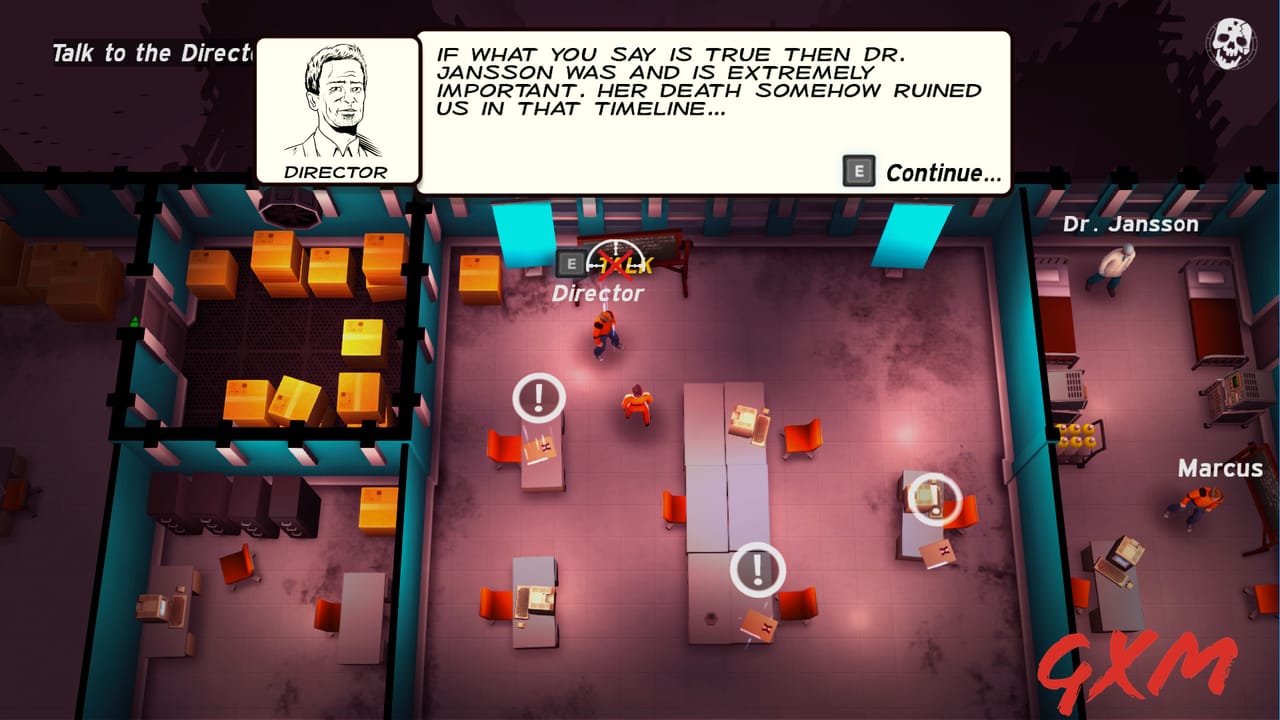The image size is (1280, 720).
Task: Click the Dr. Jansson name label
Action: [x=1131, y=224]
